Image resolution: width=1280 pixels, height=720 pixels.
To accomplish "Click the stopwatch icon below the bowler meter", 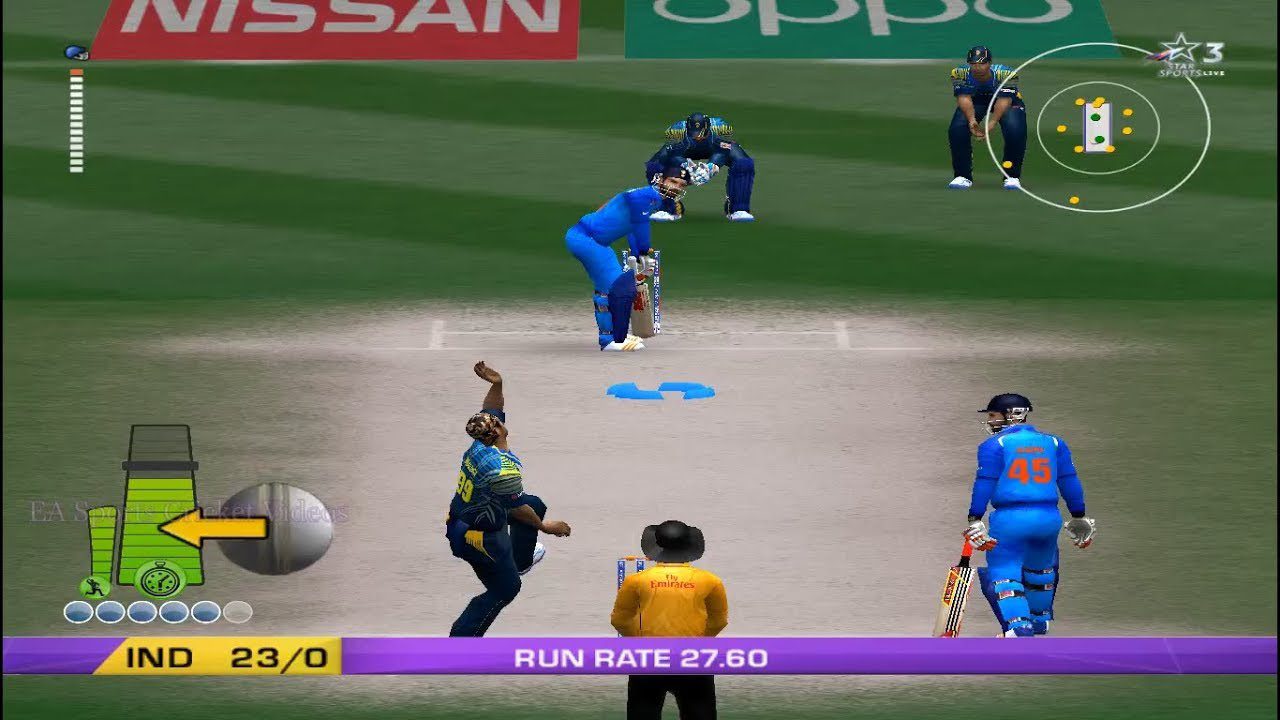I will pyautogui.click(x=158, y=578).
